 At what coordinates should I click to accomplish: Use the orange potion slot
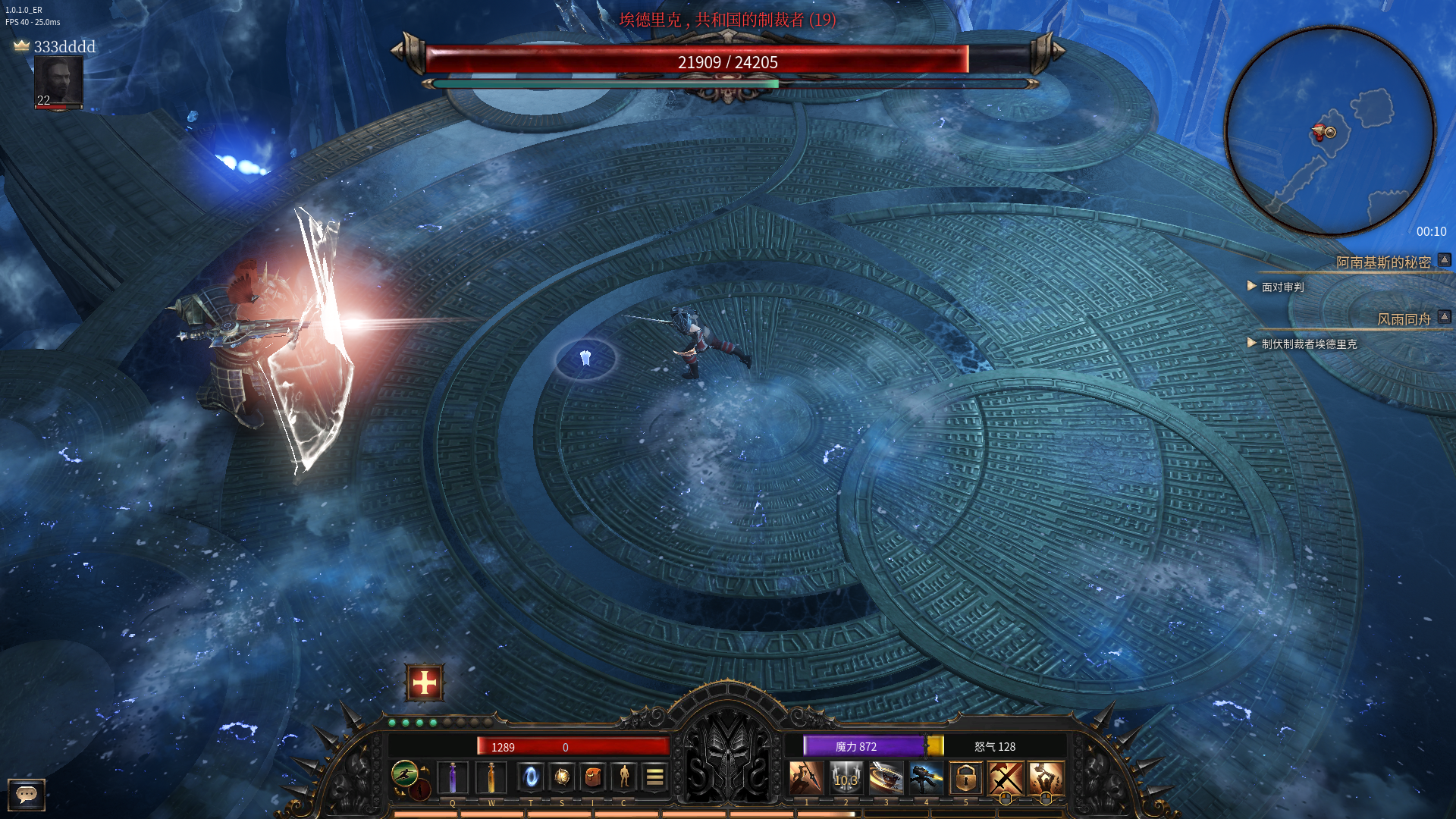[491, 777]
